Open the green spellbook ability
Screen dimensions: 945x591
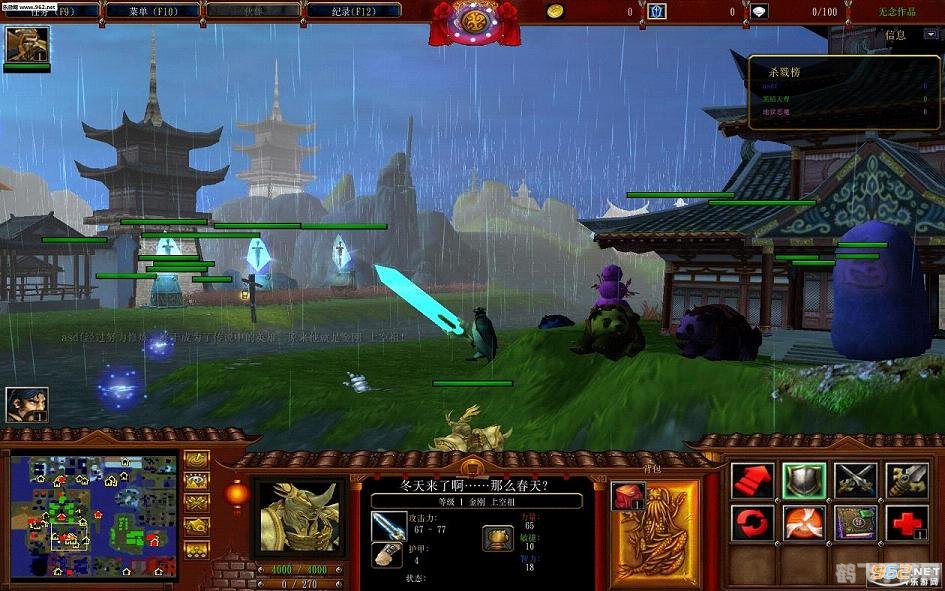pos(856,523)
